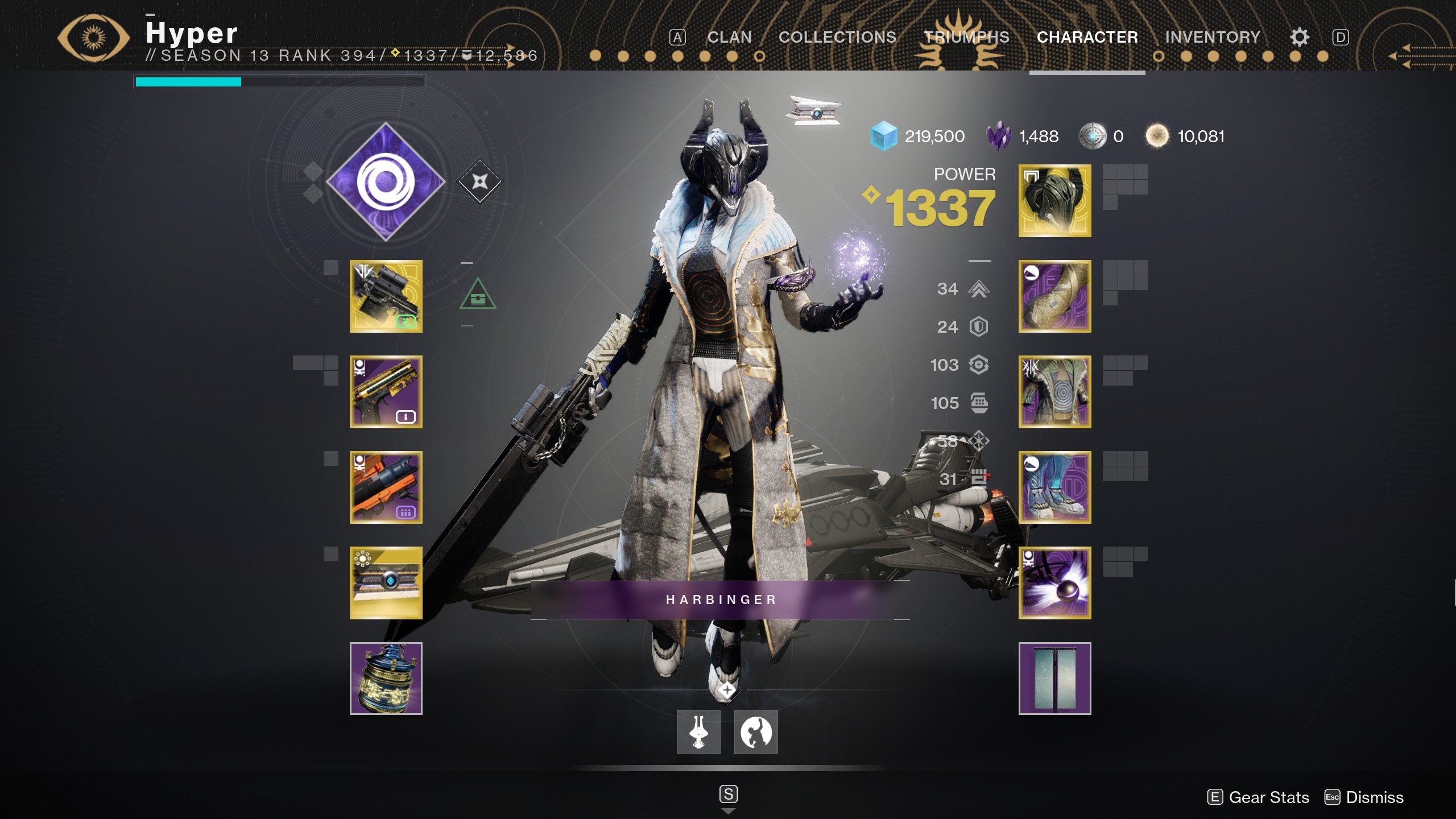Open the seasonal artifact icon beside the subclass
This screenshot has height=819, width=1456.
479,182
